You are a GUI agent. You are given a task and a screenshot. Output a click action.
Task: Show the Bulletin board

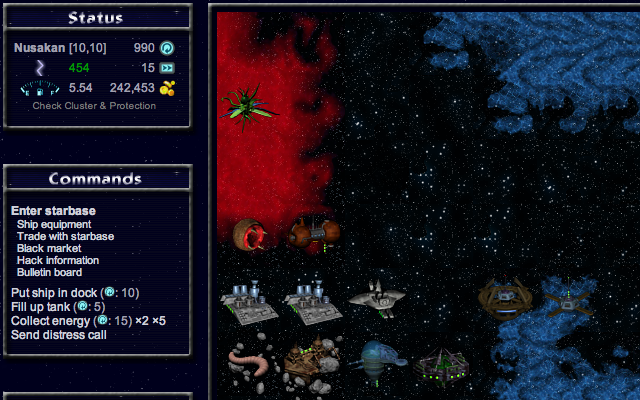[x=49, y=272]
